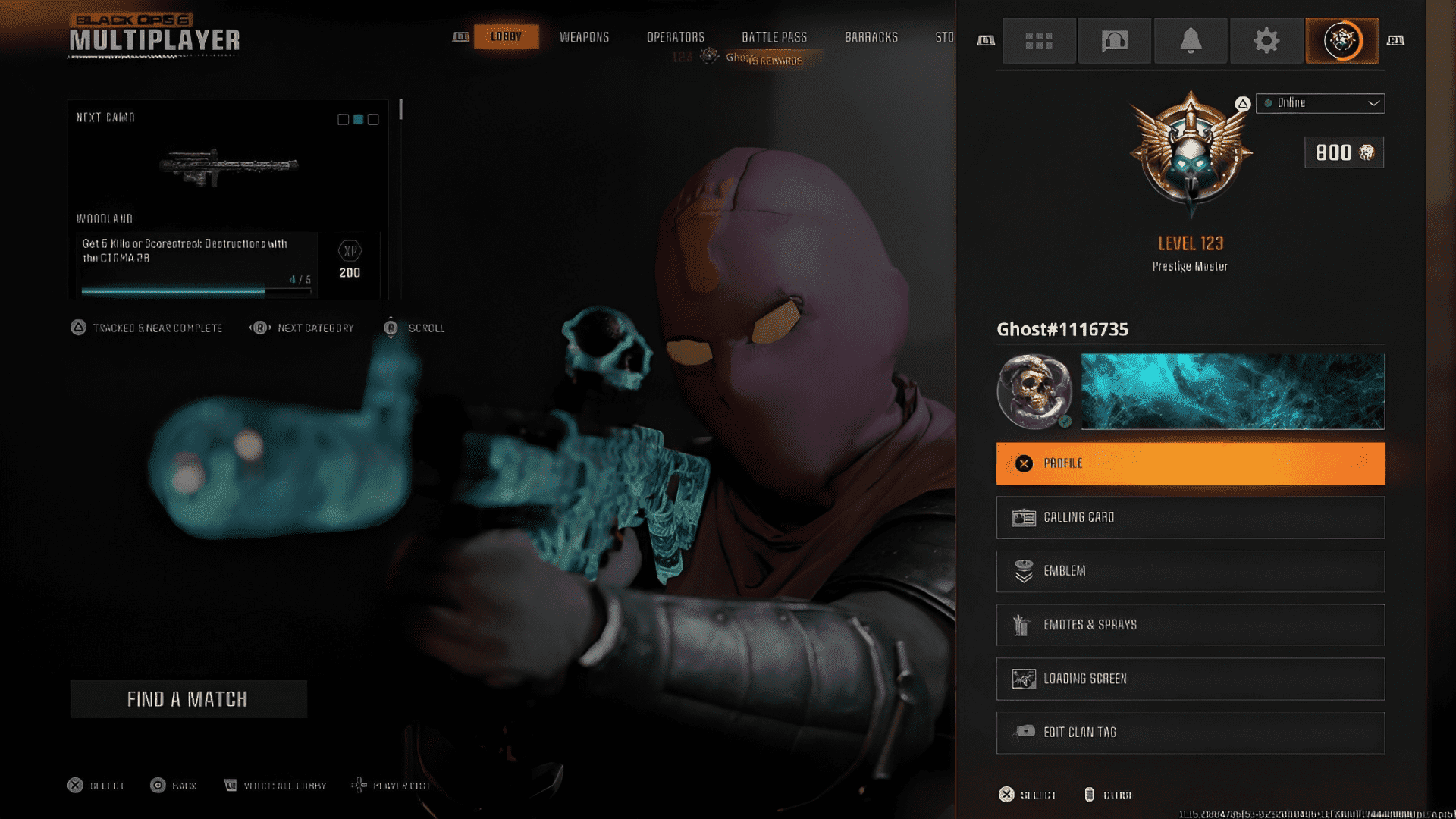Select the COD Points currency icon beside 800

[1366, 152]
